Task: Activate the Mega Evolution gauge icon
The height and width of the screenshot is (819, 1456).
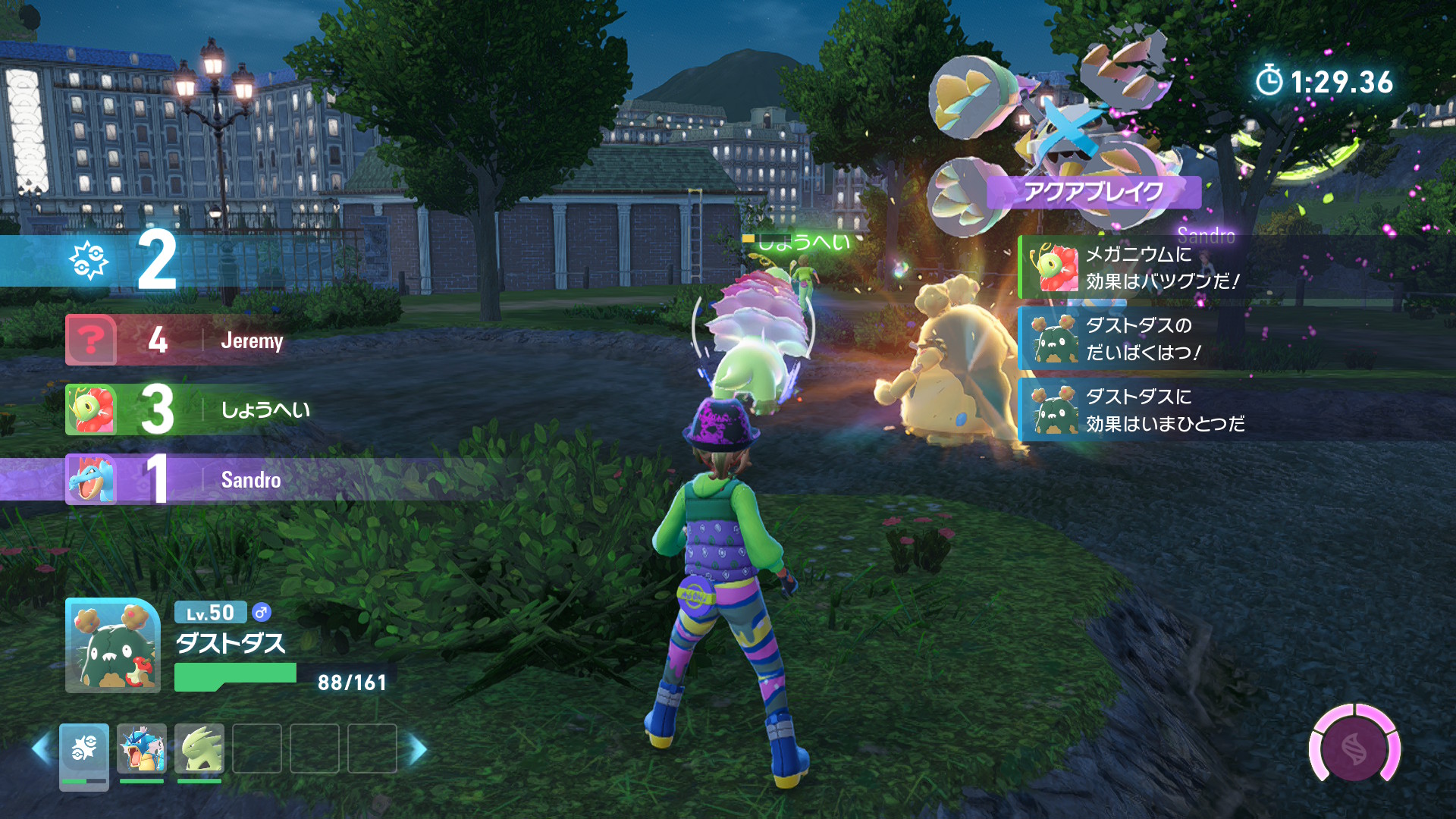Action: (x=1354, y=748)
